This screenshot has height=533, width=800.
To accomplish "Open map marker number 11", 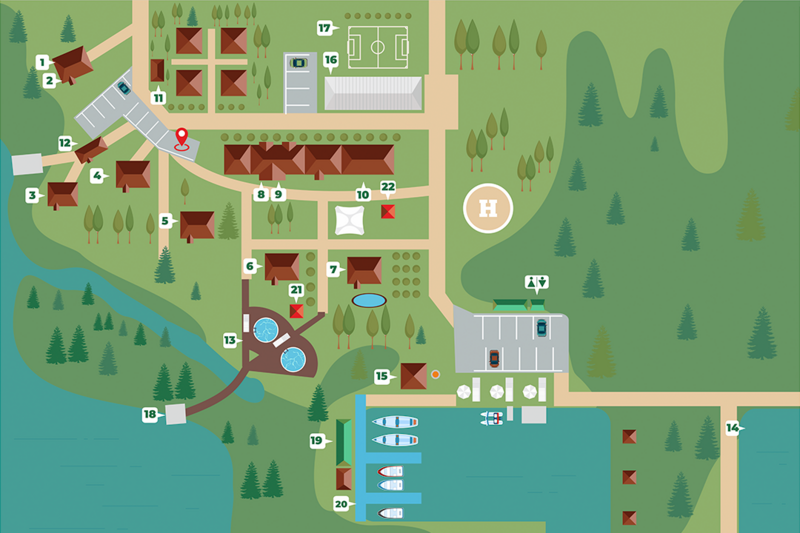I will tap(158, 97).
